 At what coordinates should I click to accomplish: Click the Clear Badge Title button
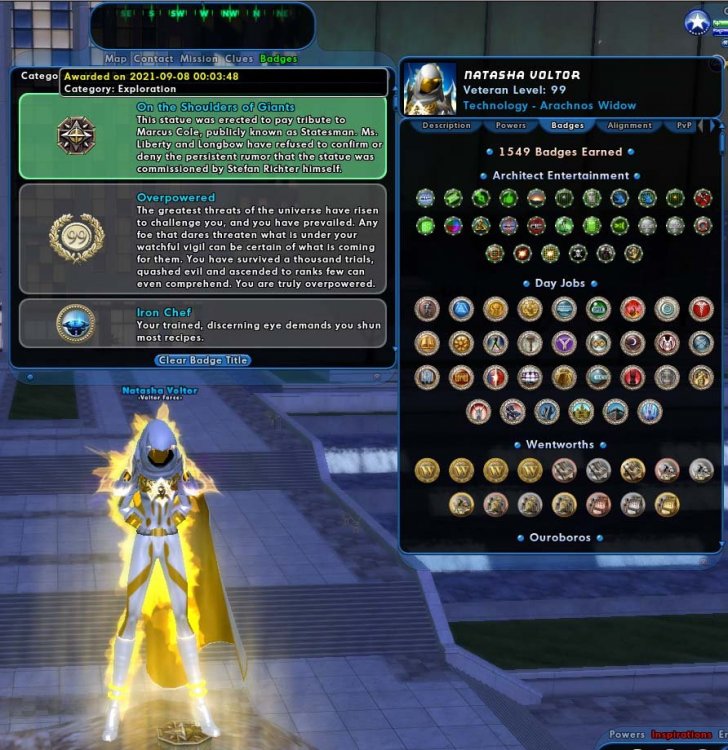[203, 360]
